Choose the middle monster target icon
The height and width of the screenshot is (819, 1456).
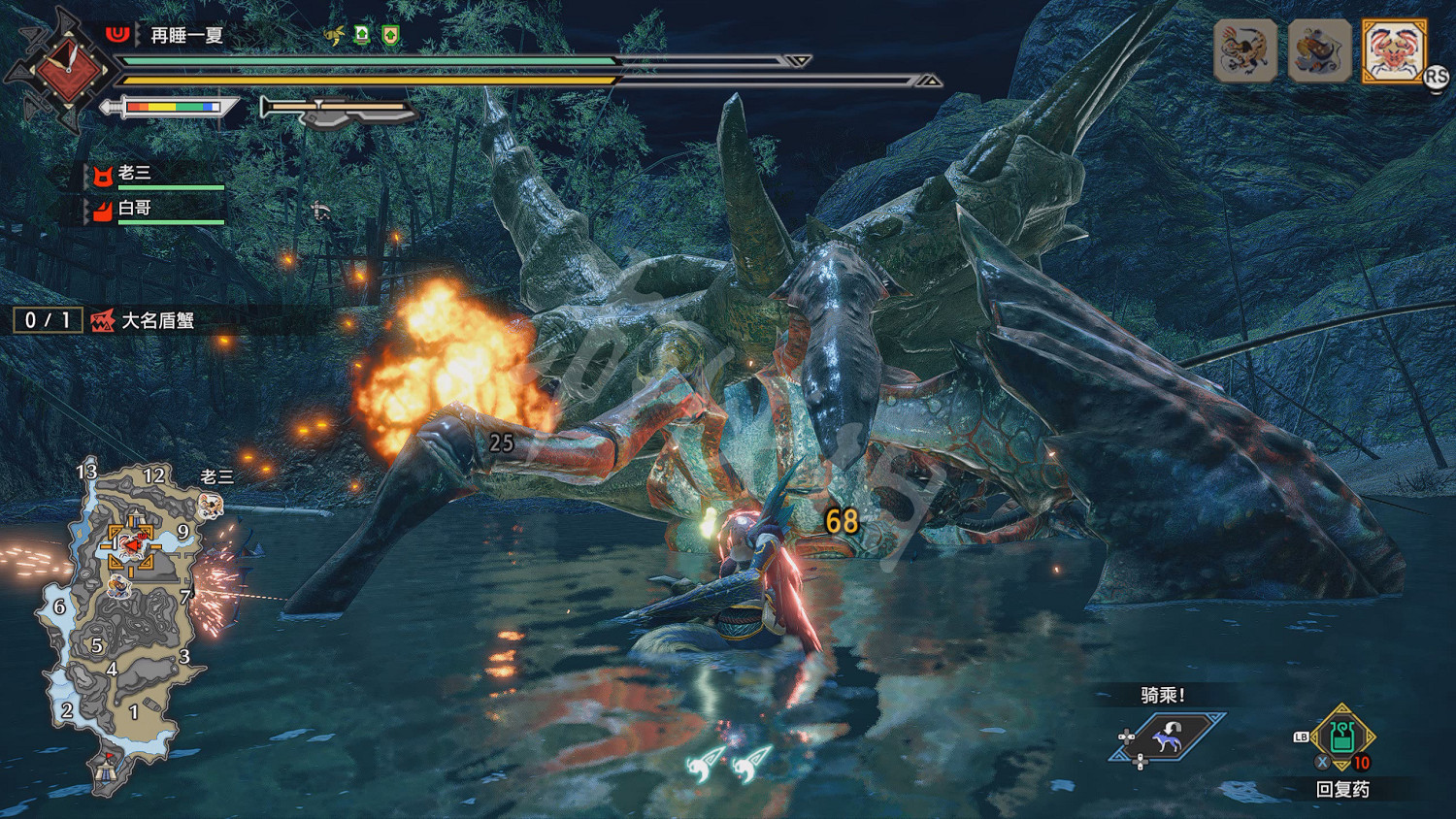click(1319, 50)
